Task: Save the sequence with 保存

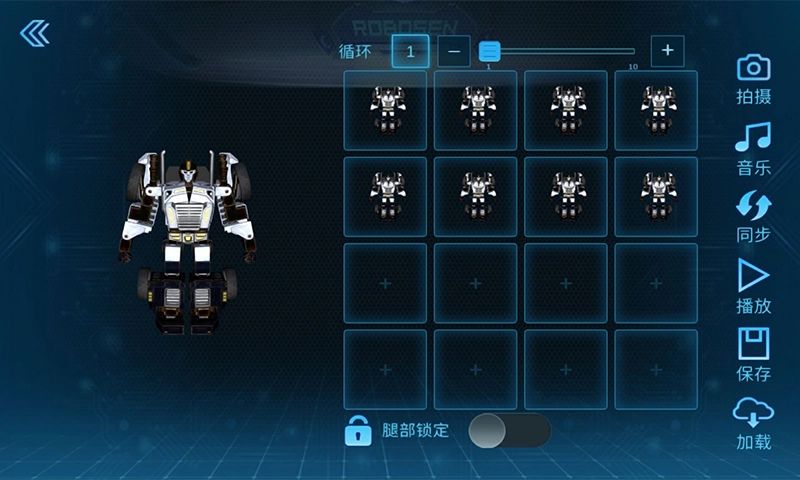Action: point(753,355)
